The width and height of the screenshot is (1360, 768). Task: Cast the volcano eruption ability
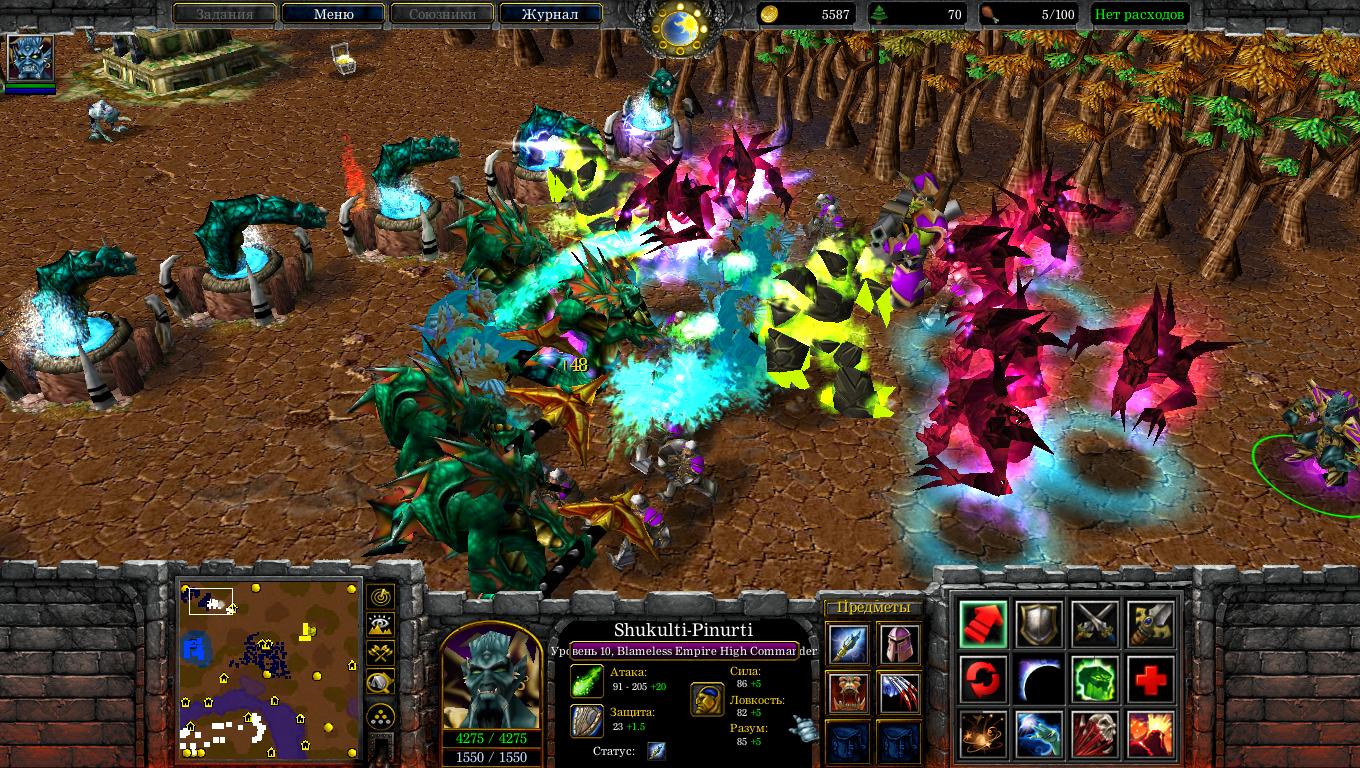click(1151, 735)
